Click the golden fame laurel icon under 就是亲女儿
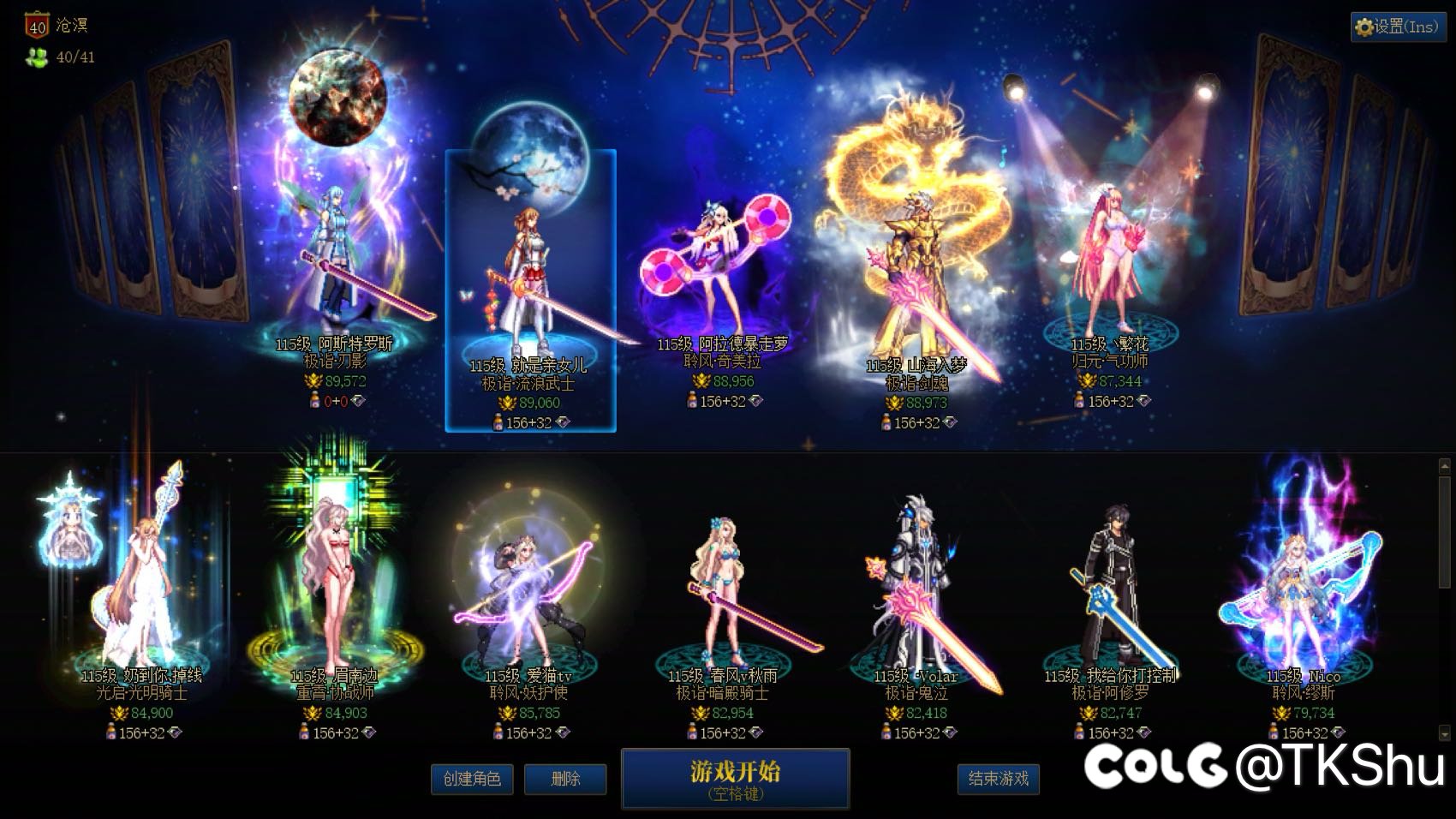The width and height of the screenshot is (1456, 819). [x=507, y=402]
